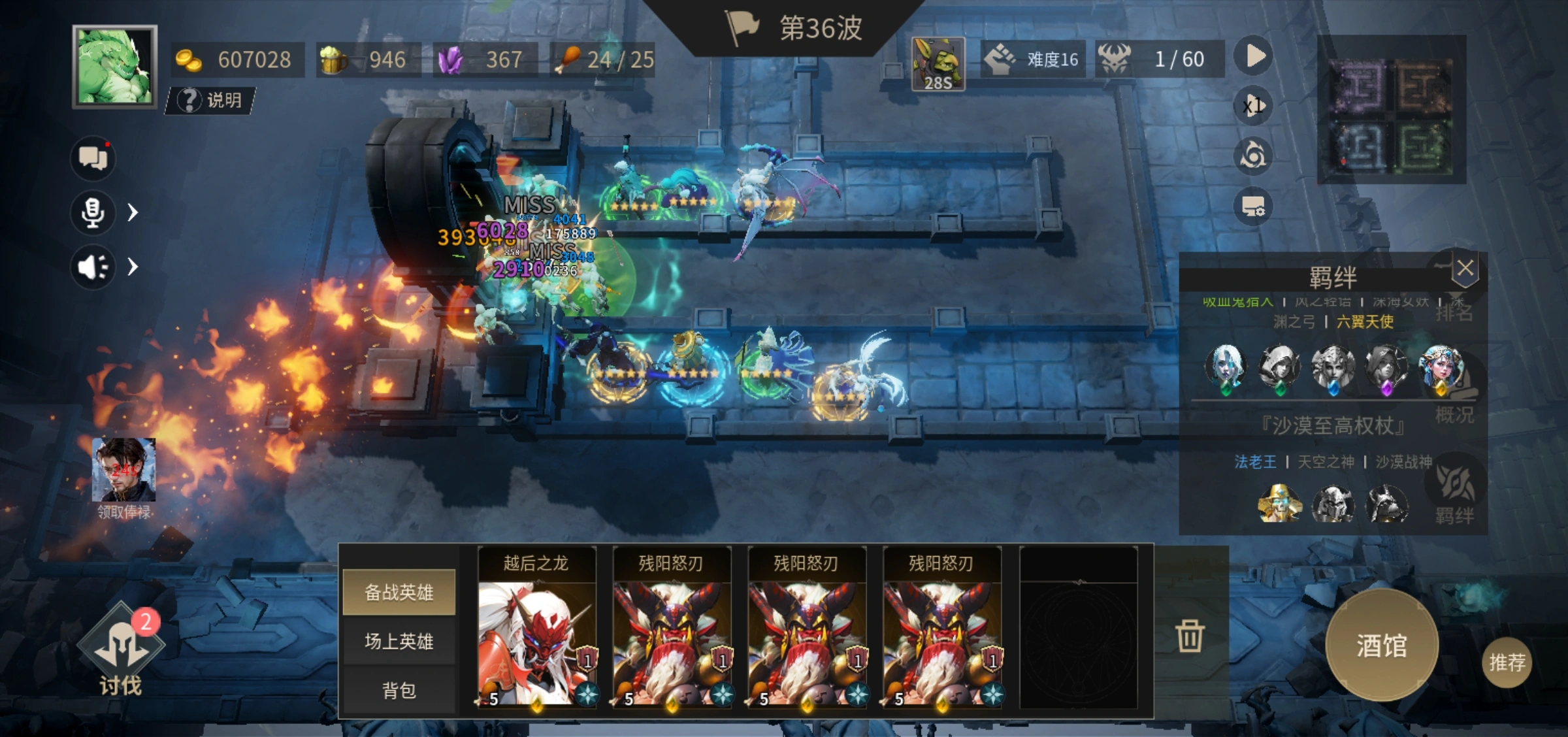1568x737 pixels.
Task: Toggle the microphone voice icon
Action: tap(93, 212)
